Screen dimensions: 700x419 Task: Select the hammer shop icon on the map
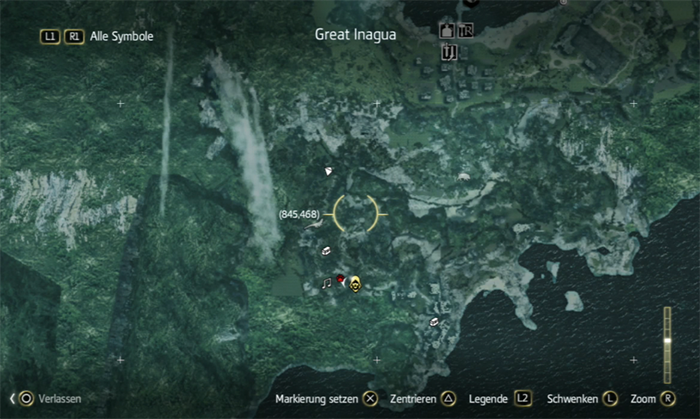465,30
